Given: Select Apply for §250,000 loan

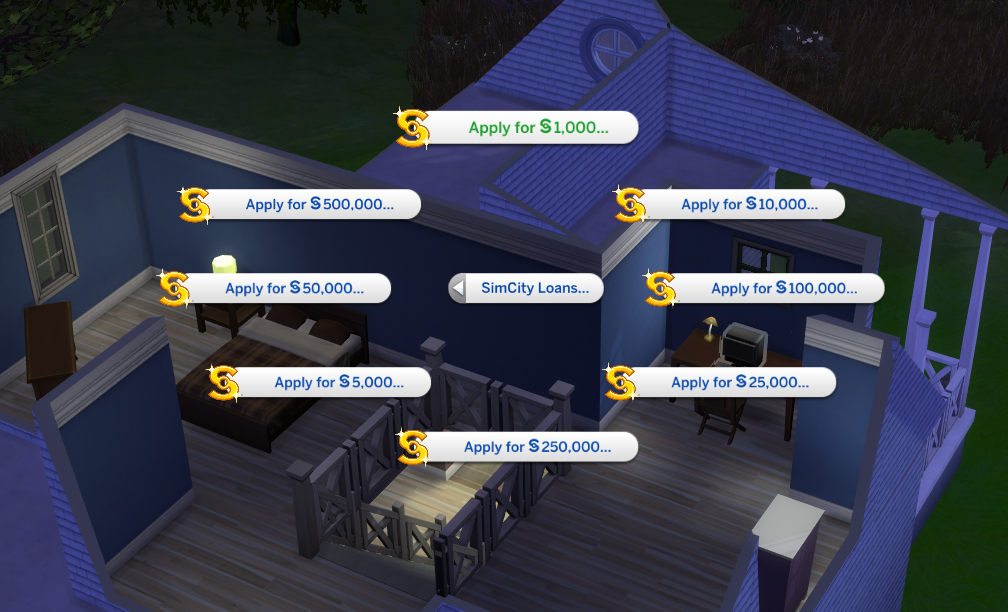Looking at the screenshot, I should (x=536, y=447).
